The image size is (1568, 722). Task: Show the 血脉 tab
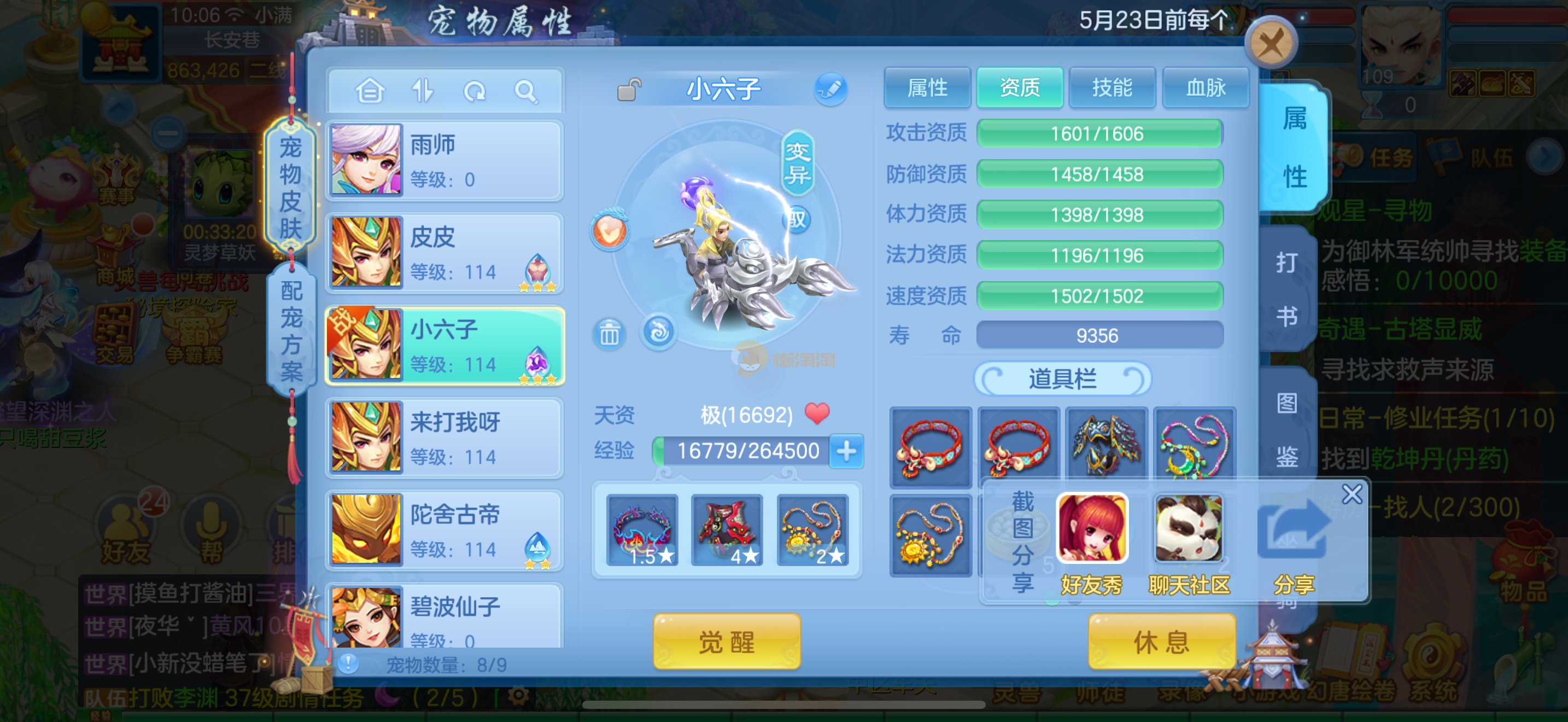point(1205,88)
